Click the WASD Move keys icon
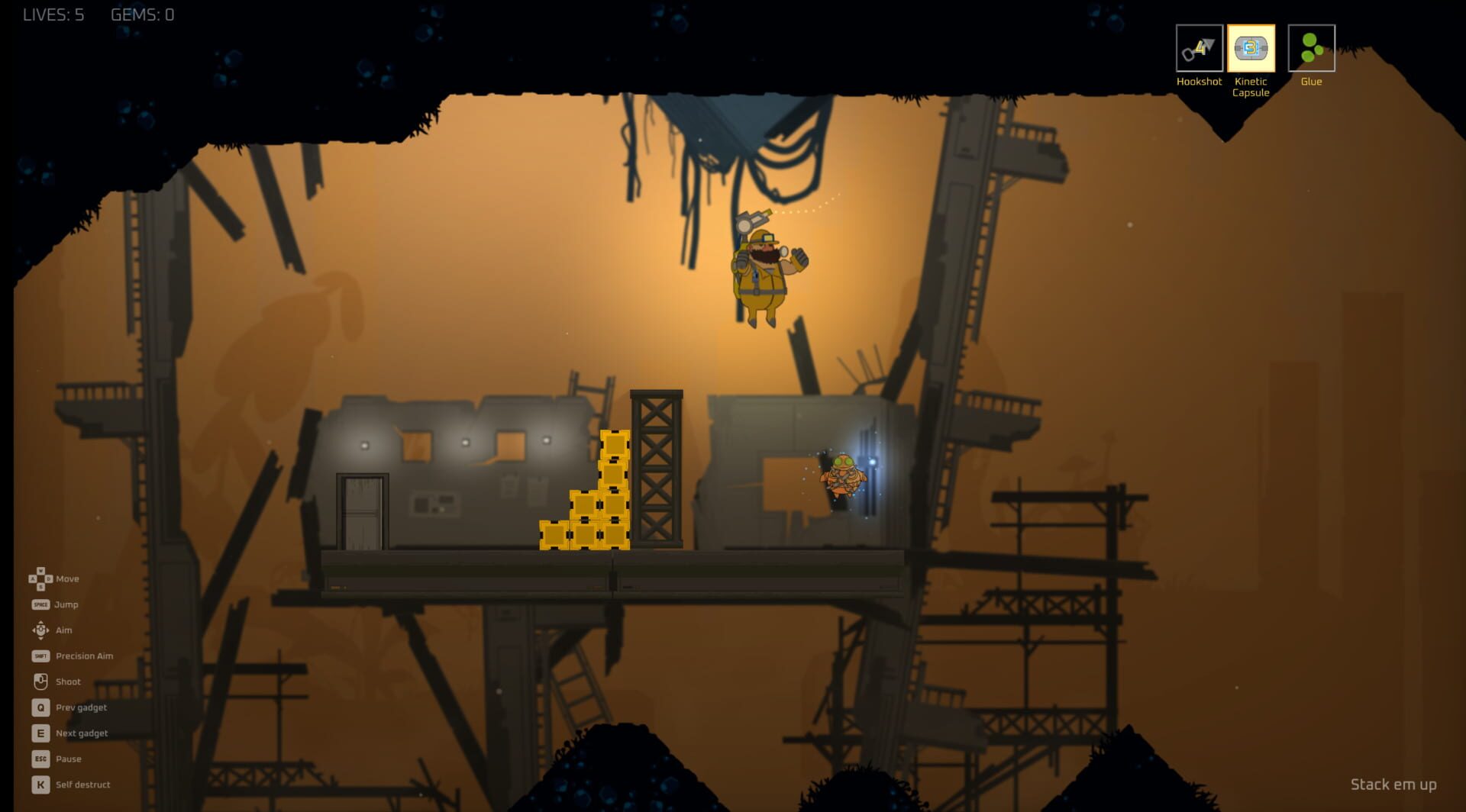This screenshot has height=812, width=1466. pos(39,578)
